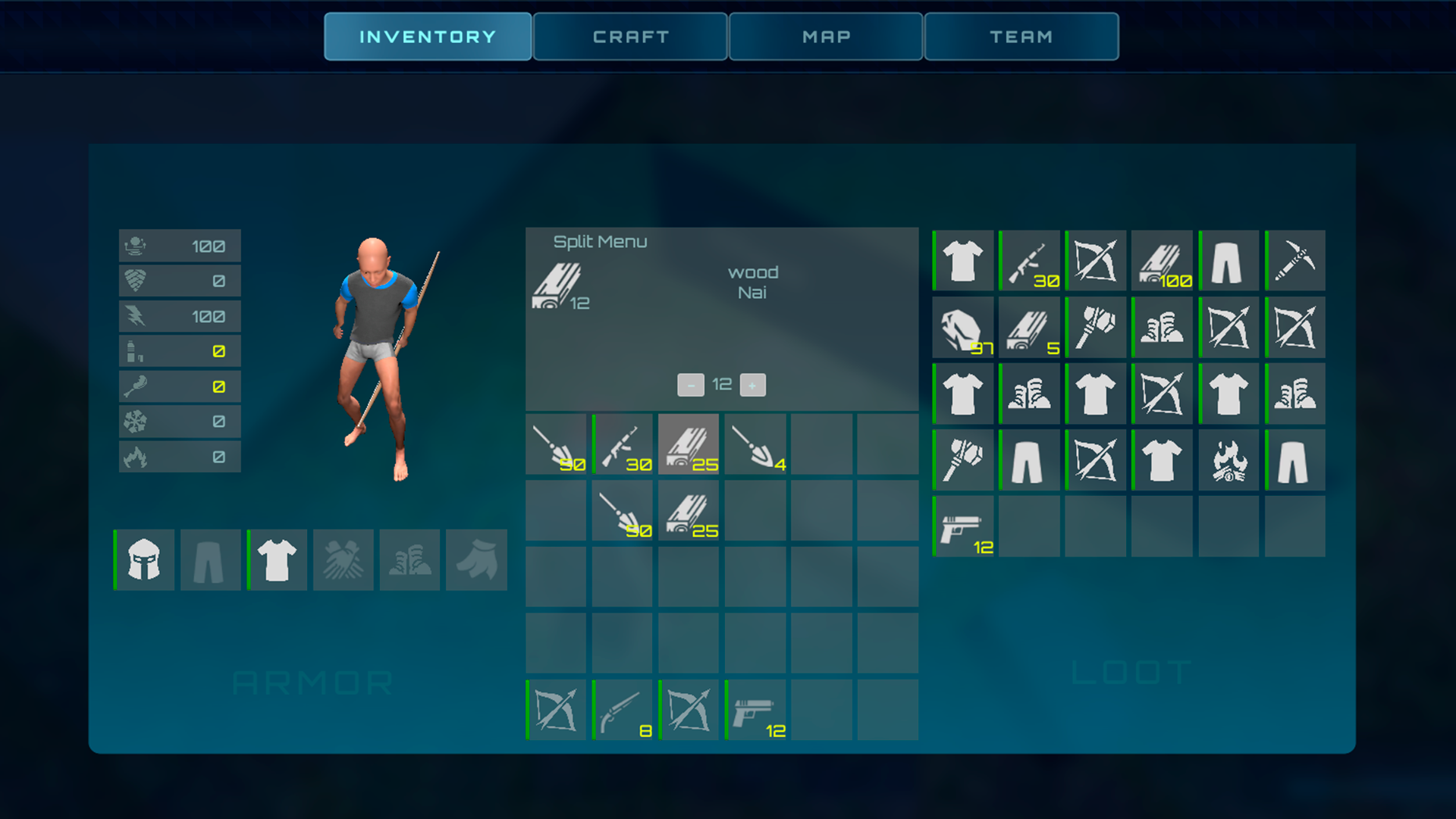Select the stone axe in the loot panel
The width and height of the screenshot is (1456, 819).
pyautogui.click(x=1095, y=327)
